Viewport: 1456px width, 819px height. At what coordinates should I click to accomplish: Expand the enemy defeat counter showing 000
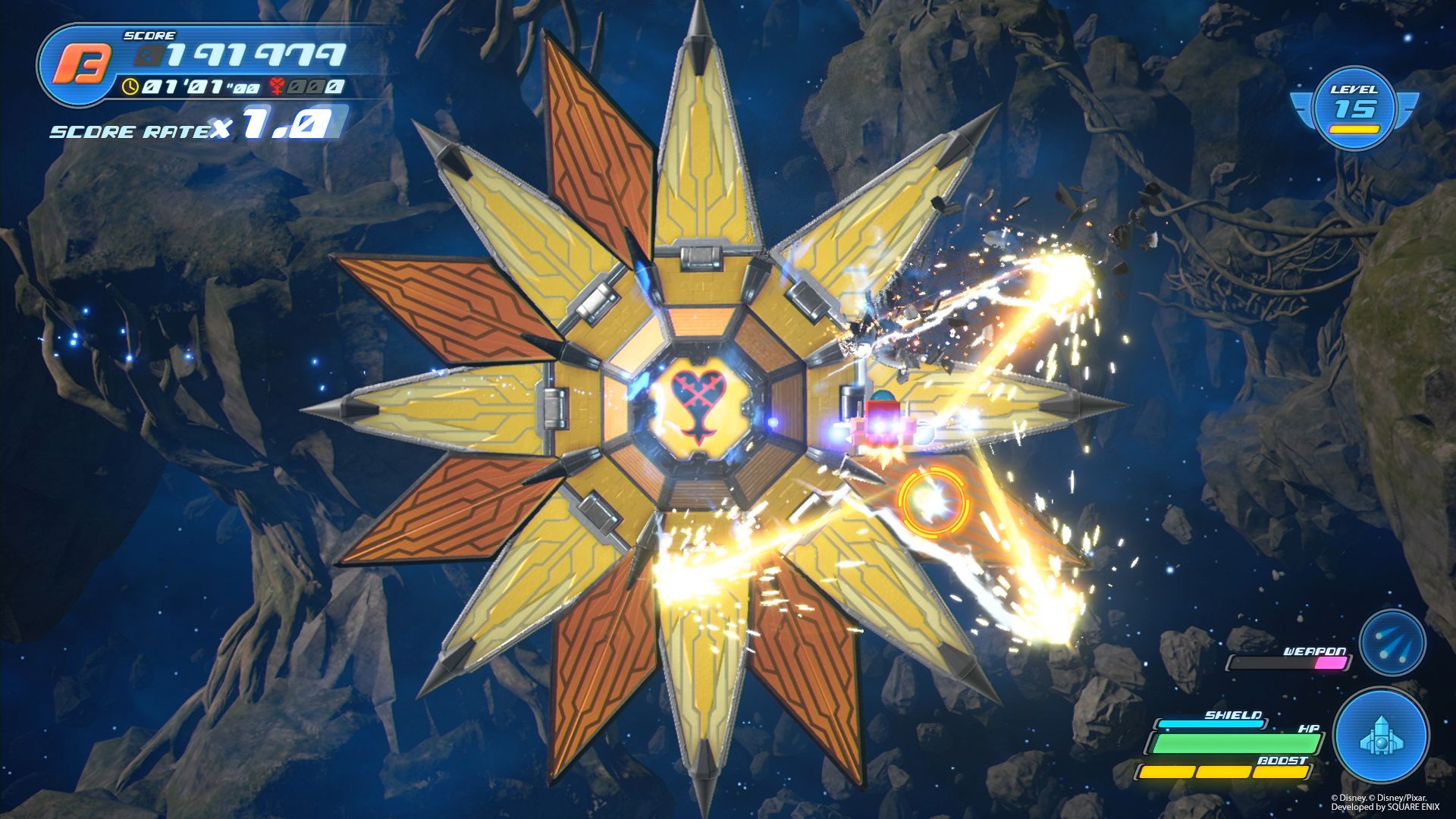point(316,87)
